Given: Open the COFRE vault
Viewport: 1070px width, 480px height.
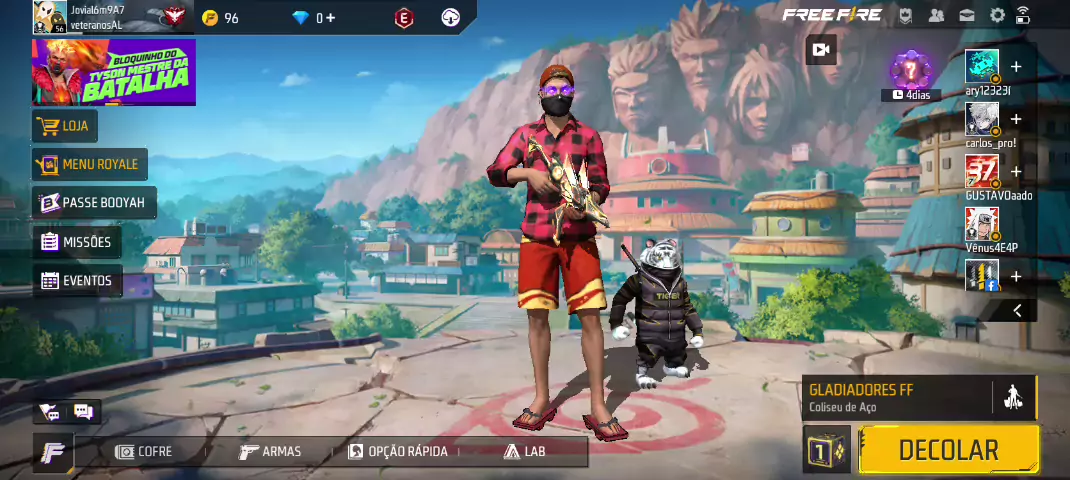Looking at the screenshot, I should point(144,452).
